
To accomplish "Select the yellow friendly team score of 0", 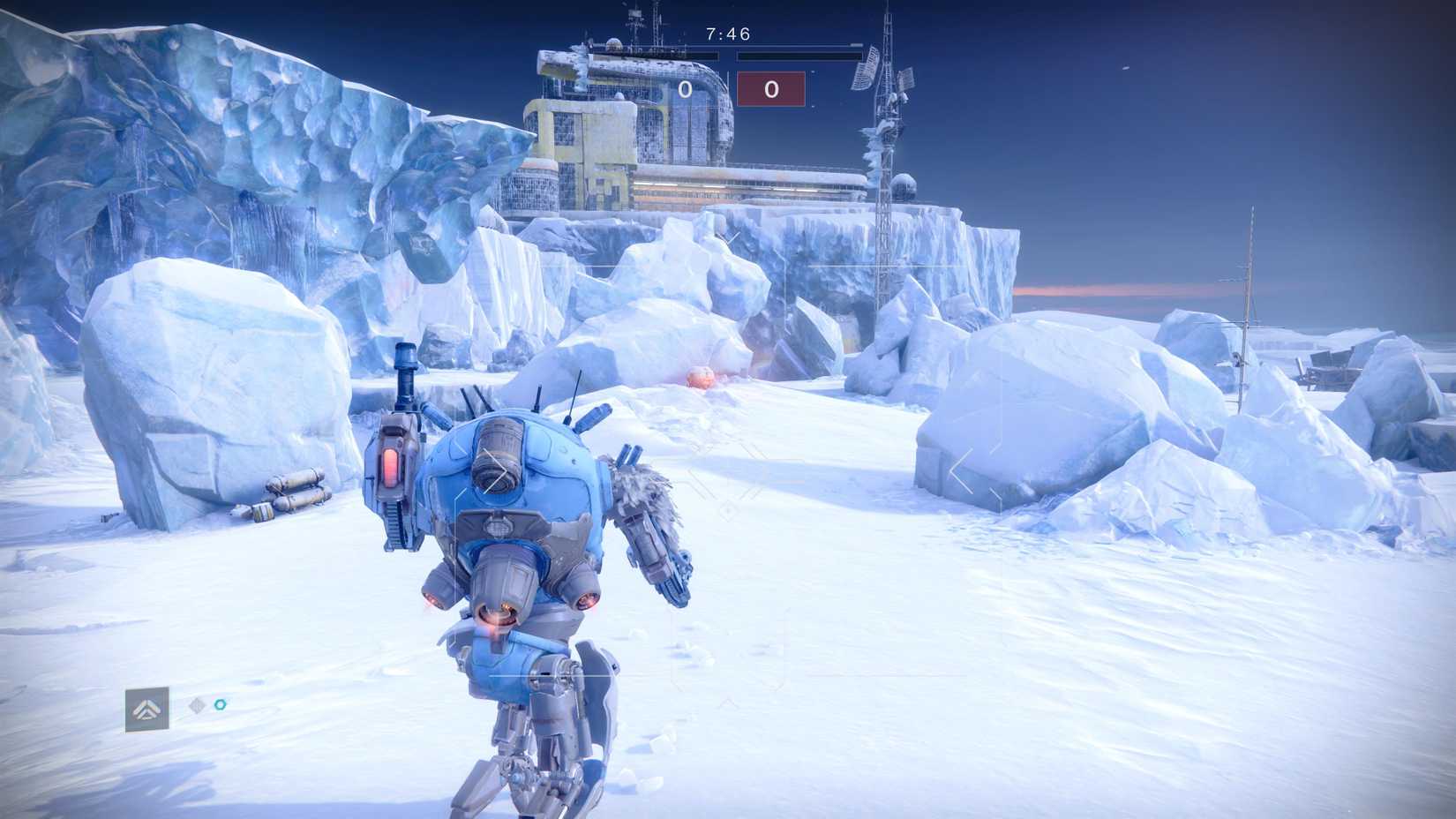I will click(x=687, y=88).
